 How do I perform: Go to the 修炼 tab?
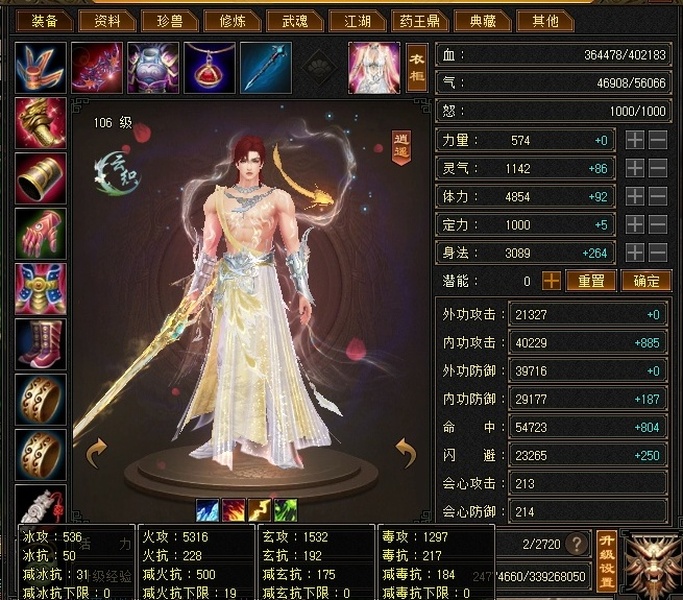coord(231,21)
